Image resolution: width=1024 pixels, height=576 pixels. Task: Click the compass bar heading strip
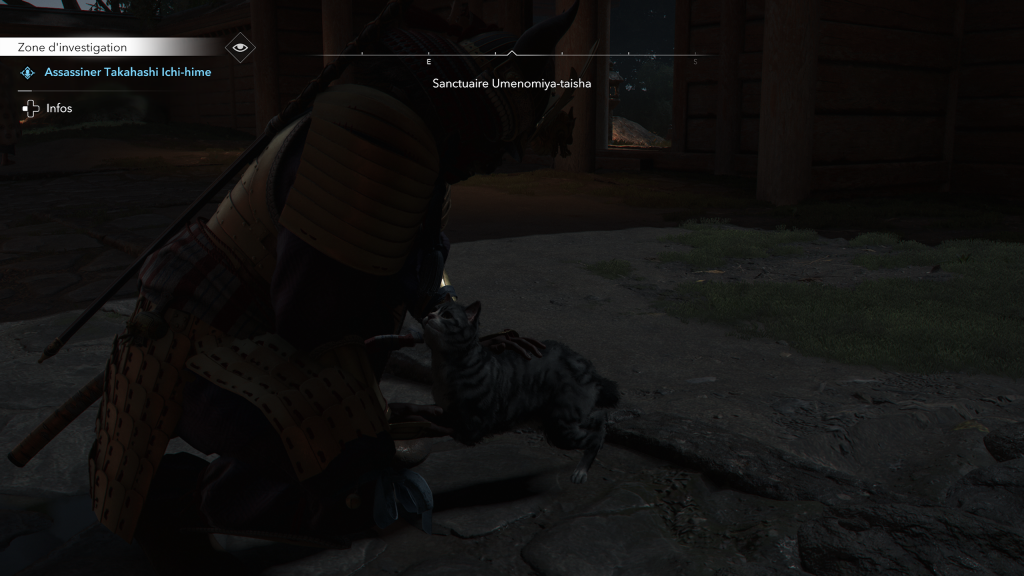(x=511, y=56)
